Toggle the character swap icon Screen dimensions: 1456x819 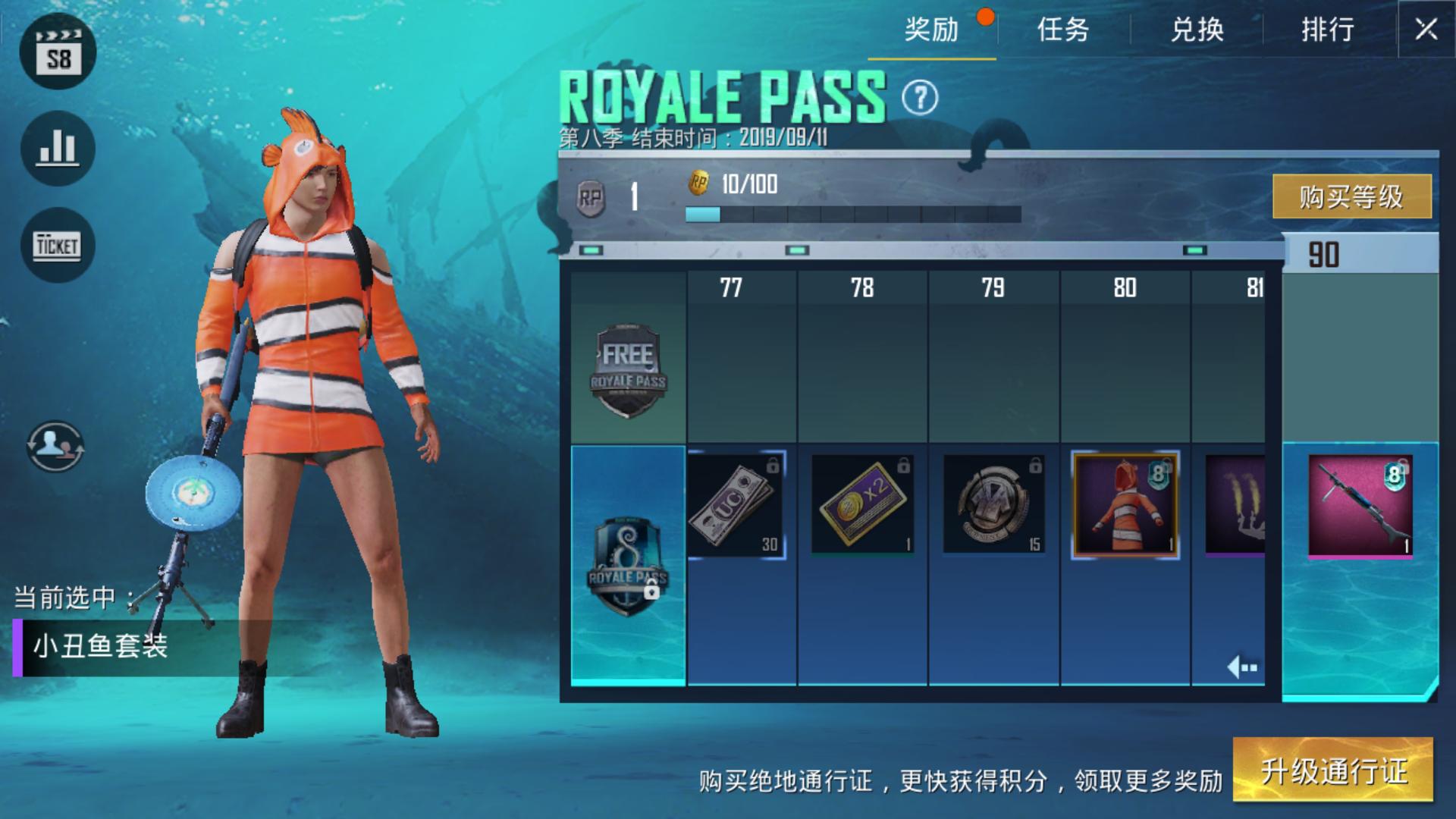(x=55, y=446)
